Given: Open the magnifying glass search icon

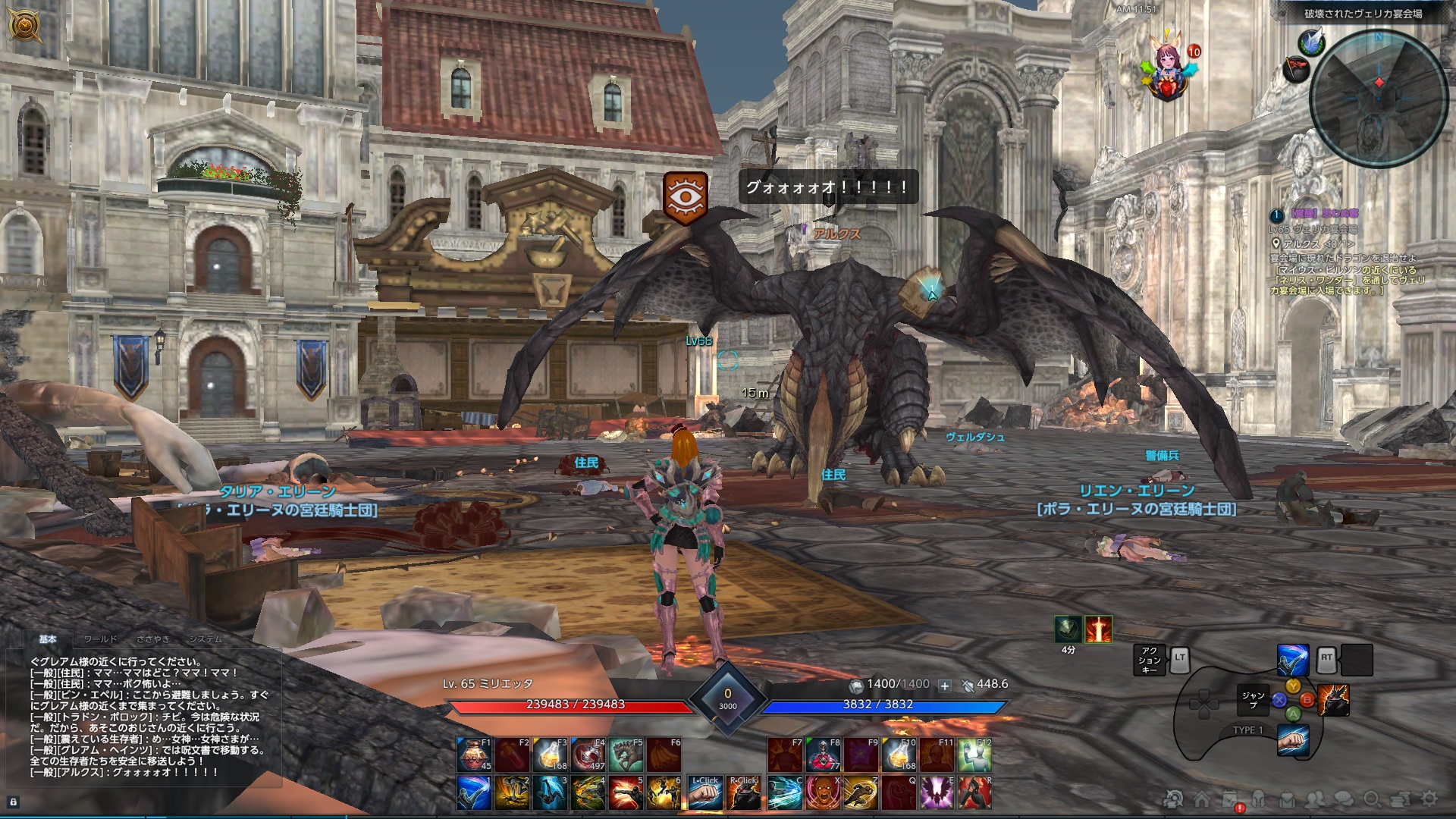Looking at the screenshot, I should pos(1373,800).
